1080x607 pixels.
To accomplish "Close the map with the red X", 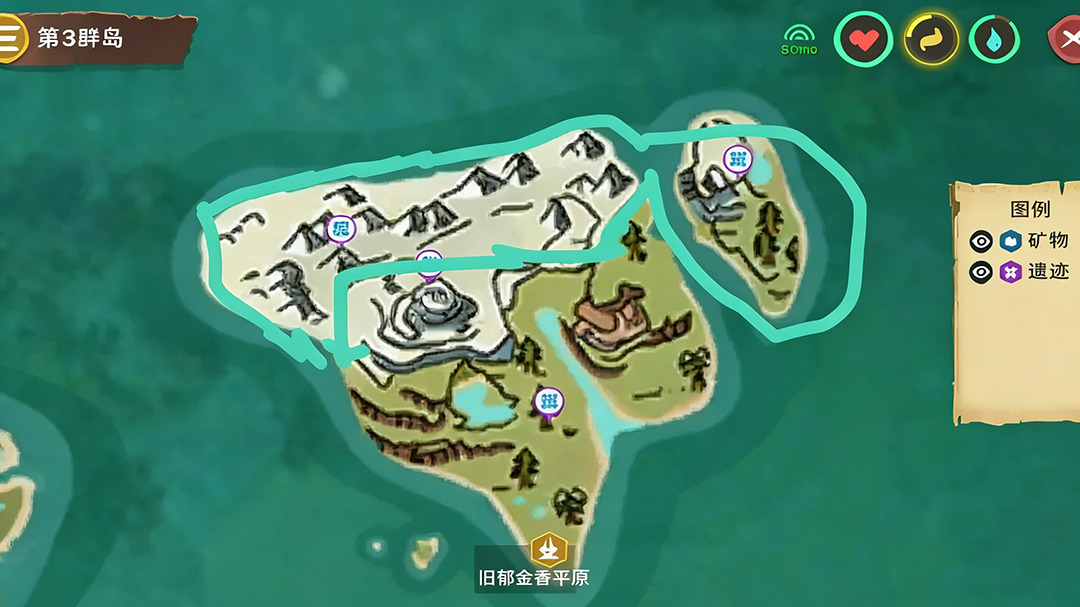I will pyautogui.click(x=1067, y=40).
